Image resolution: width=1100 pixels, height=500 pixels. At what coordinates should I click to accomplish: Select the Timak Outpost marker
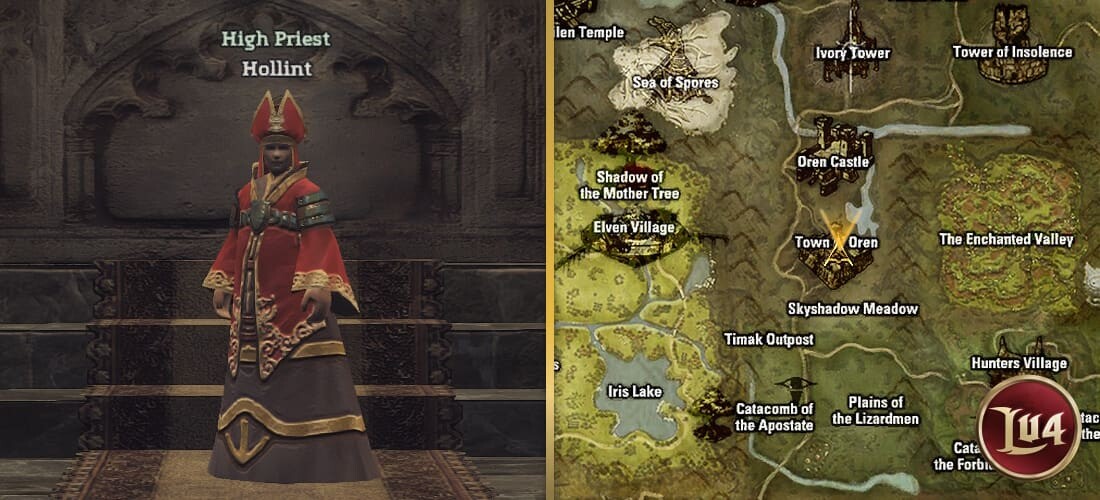click(768, 339)
